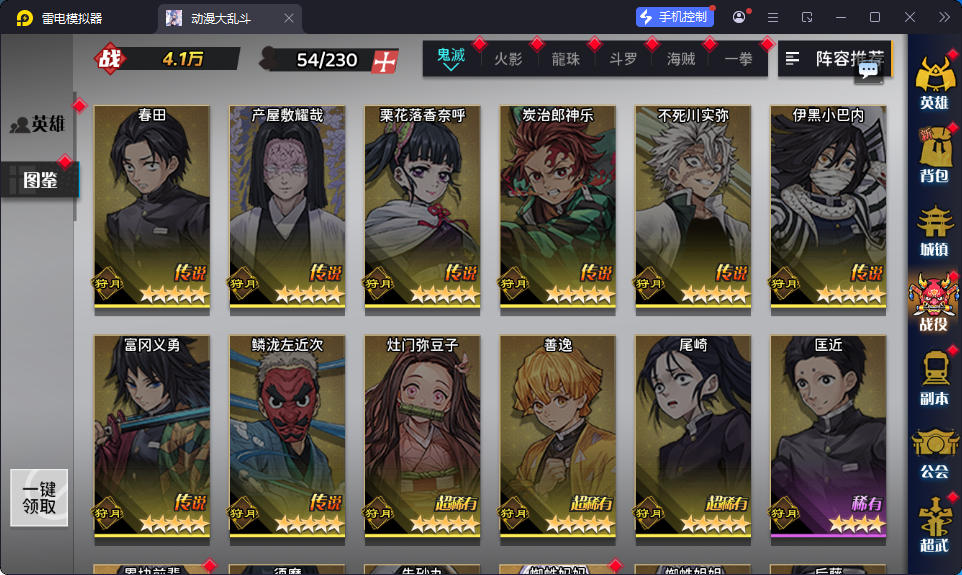Switch to the 英雄 heroes side tab

tap(38, 124)
